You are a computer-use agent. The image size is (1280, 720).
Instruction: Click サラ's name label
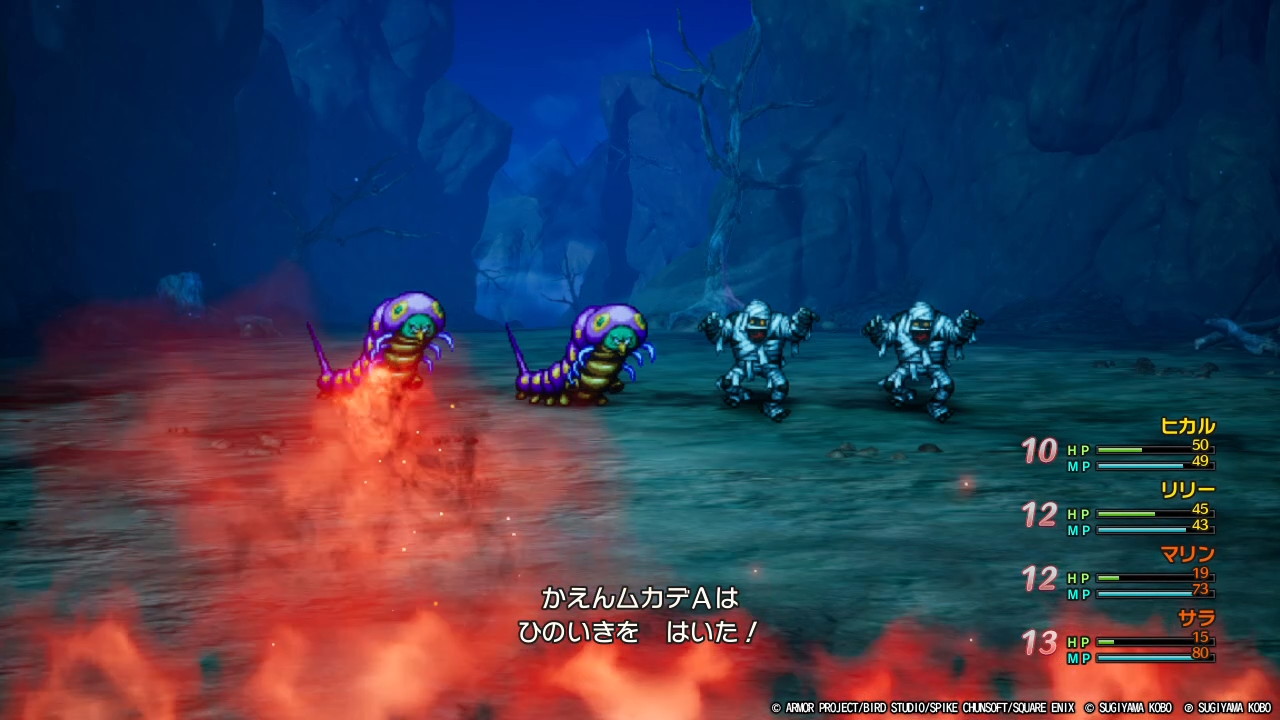tap(1196, 620)
